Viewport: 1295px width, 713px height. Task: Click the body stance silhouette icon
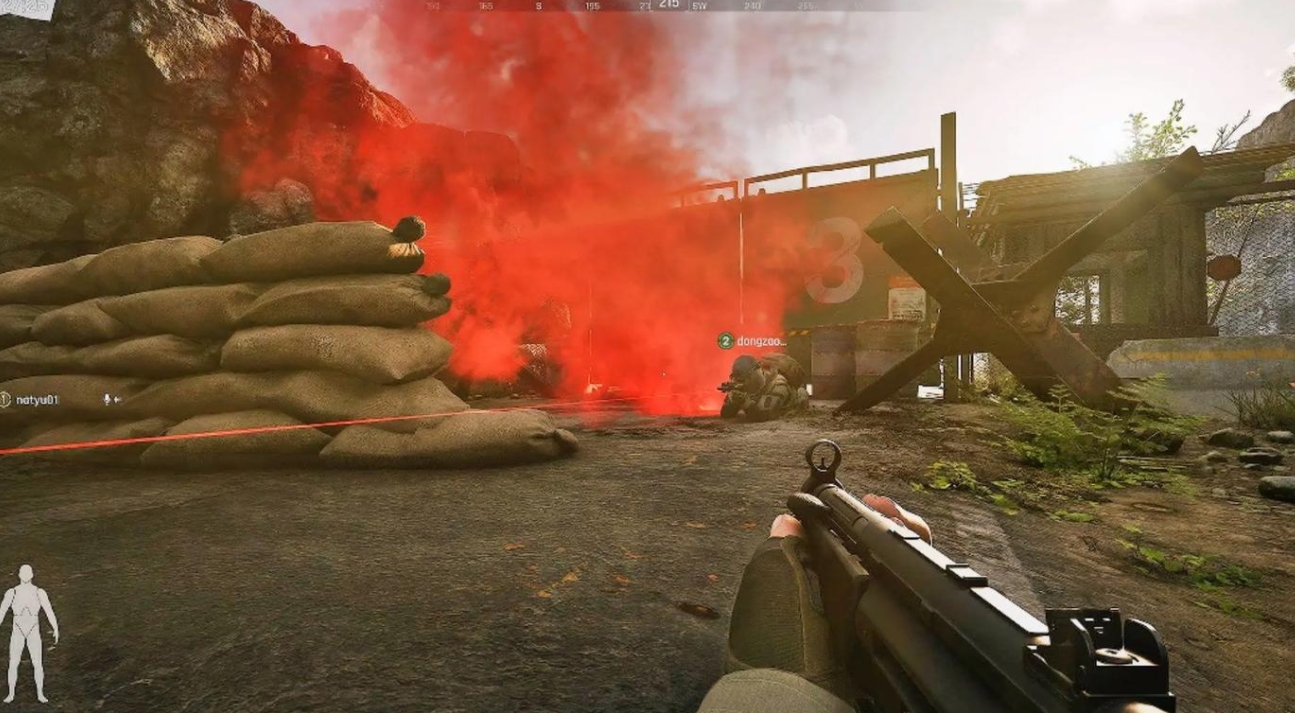coord(27,632)
